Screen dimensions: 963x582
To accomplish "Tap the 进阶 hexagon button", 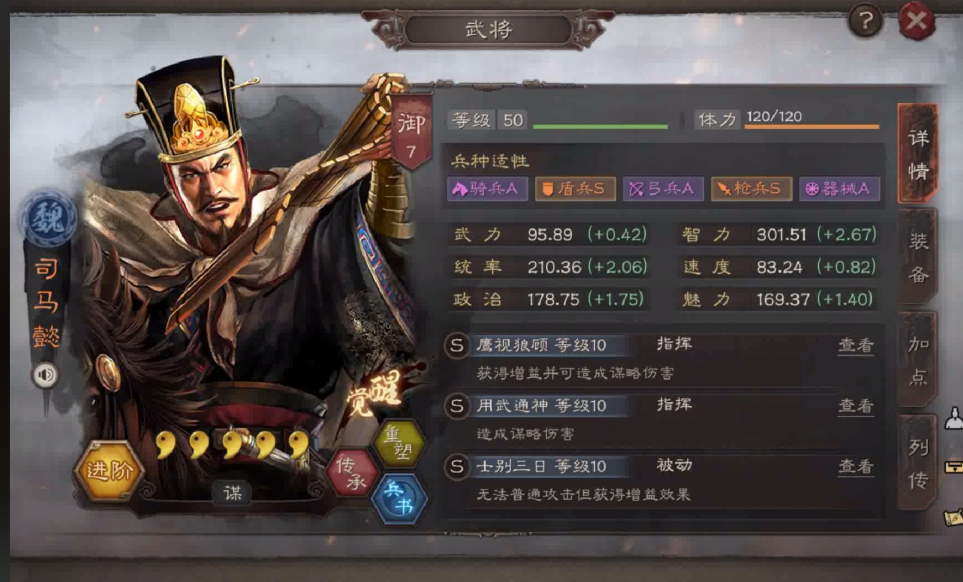I will [108, 471].
